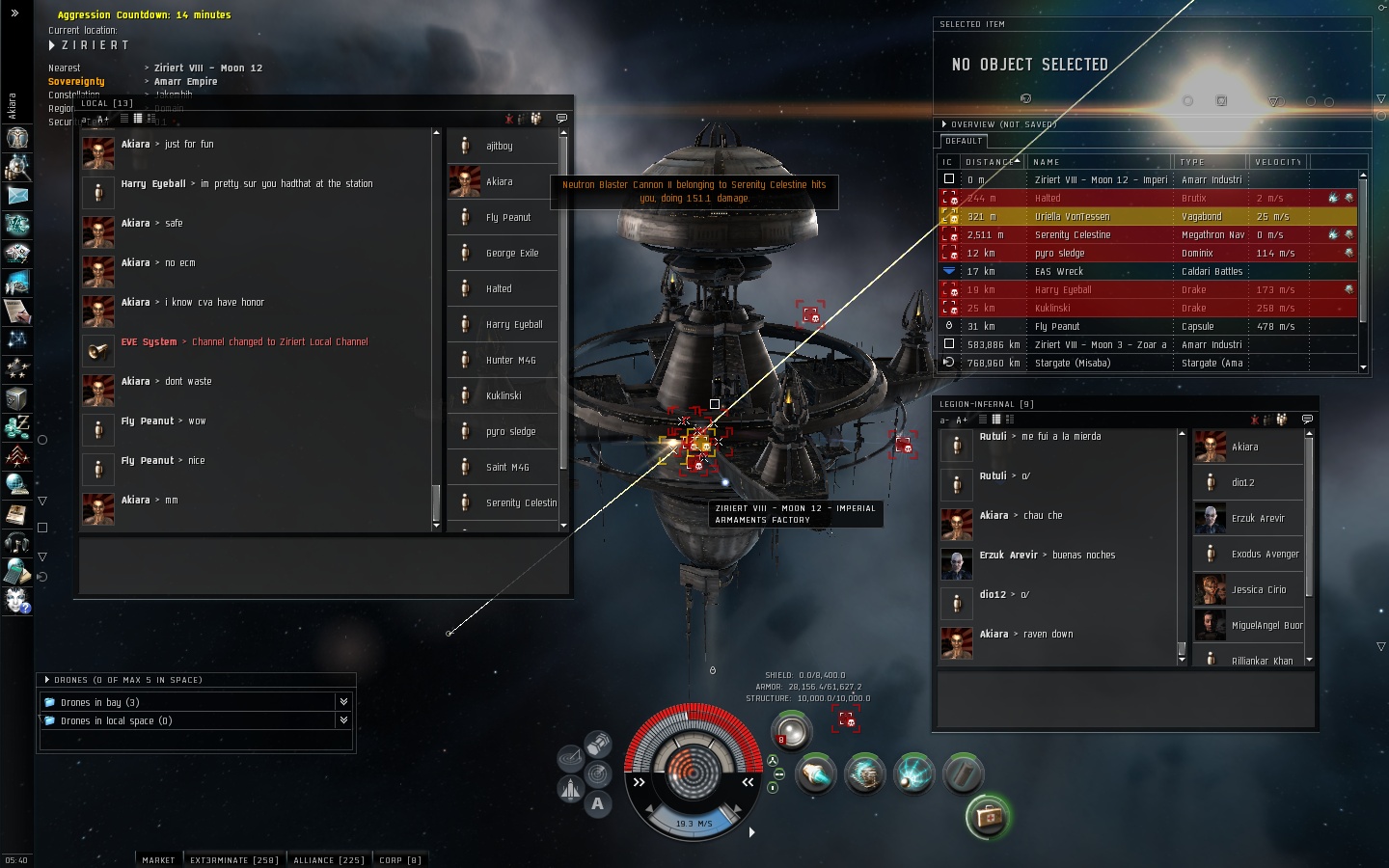Screen dimensions: 1389x868
Task: Open the Default overview tab
Action: coord(964,141)
